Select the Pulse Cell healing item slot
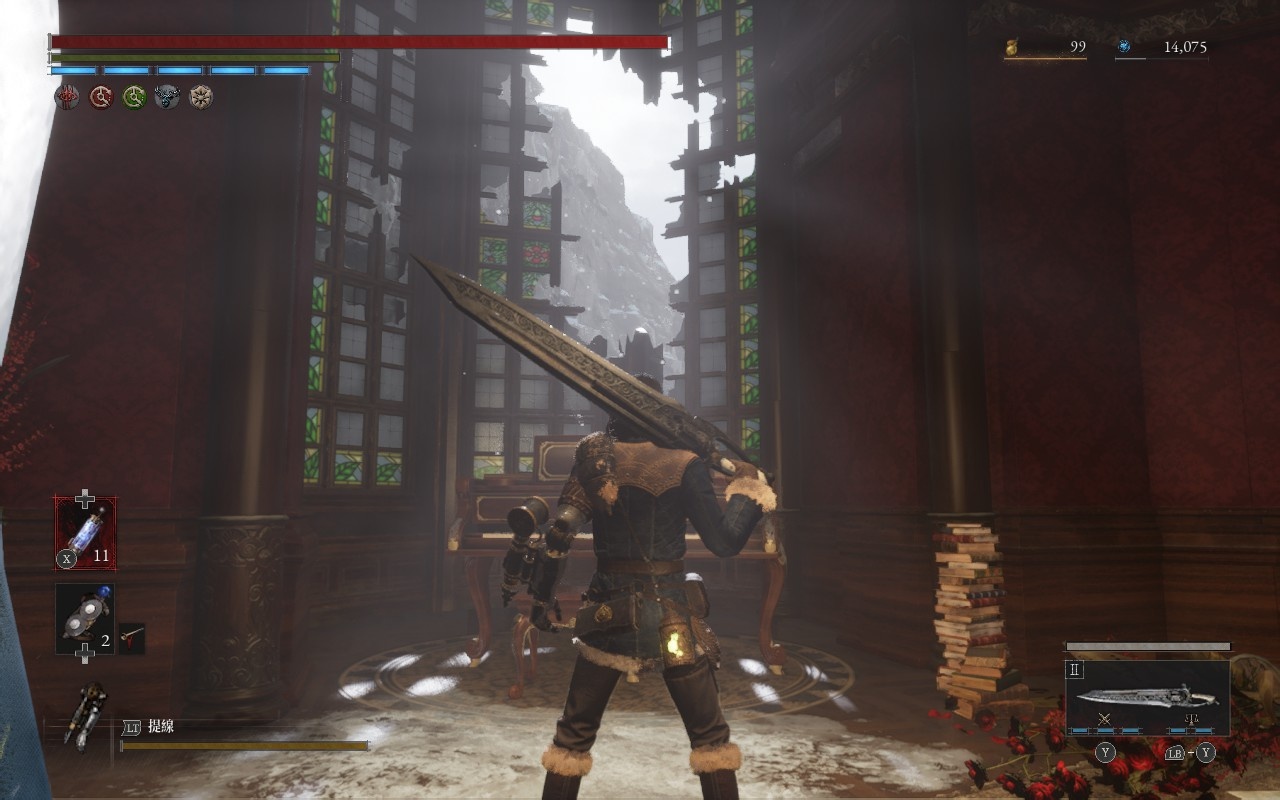Screen dimensions: 1280x800 point(85,533)
